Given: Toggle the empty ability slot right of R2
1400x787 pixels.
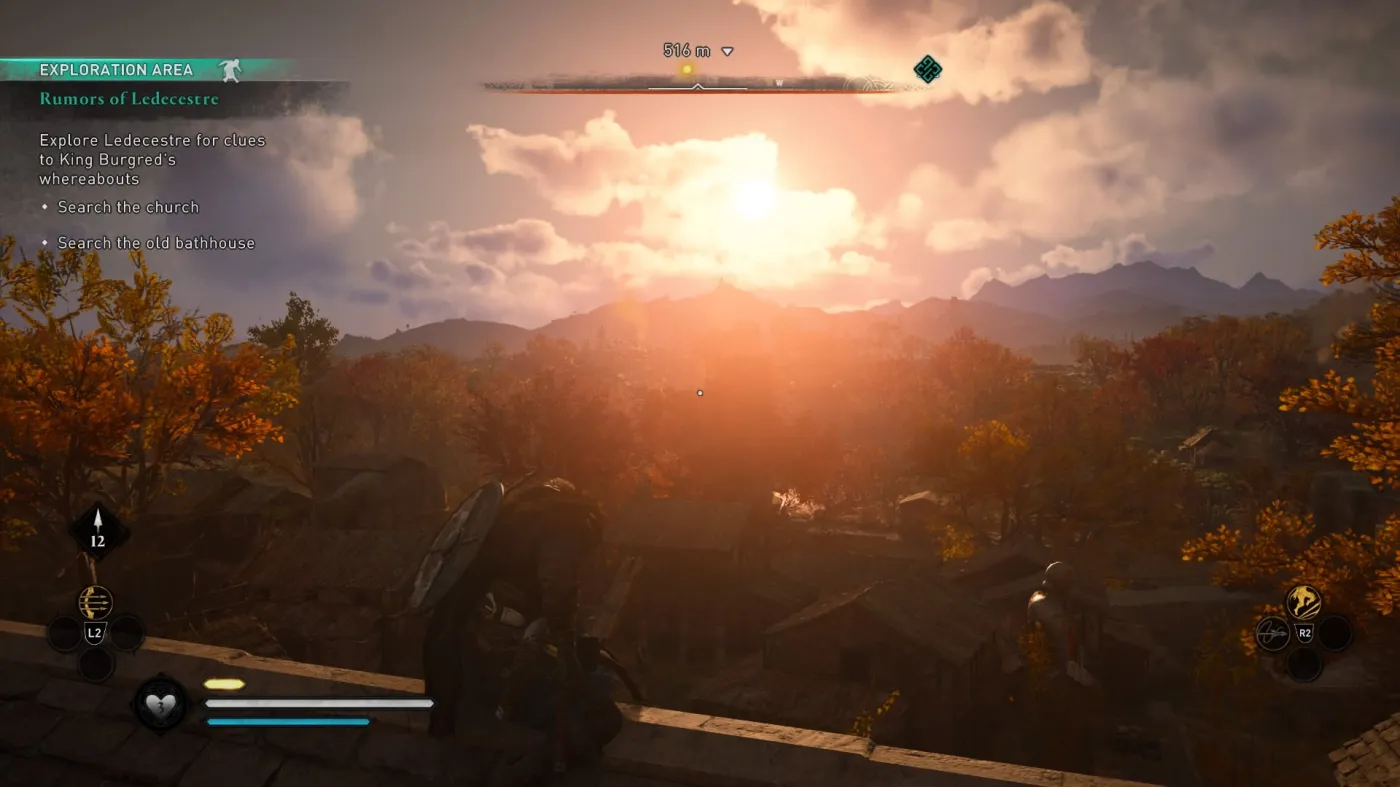Looking at the screenshot, I should [1334, 633].
